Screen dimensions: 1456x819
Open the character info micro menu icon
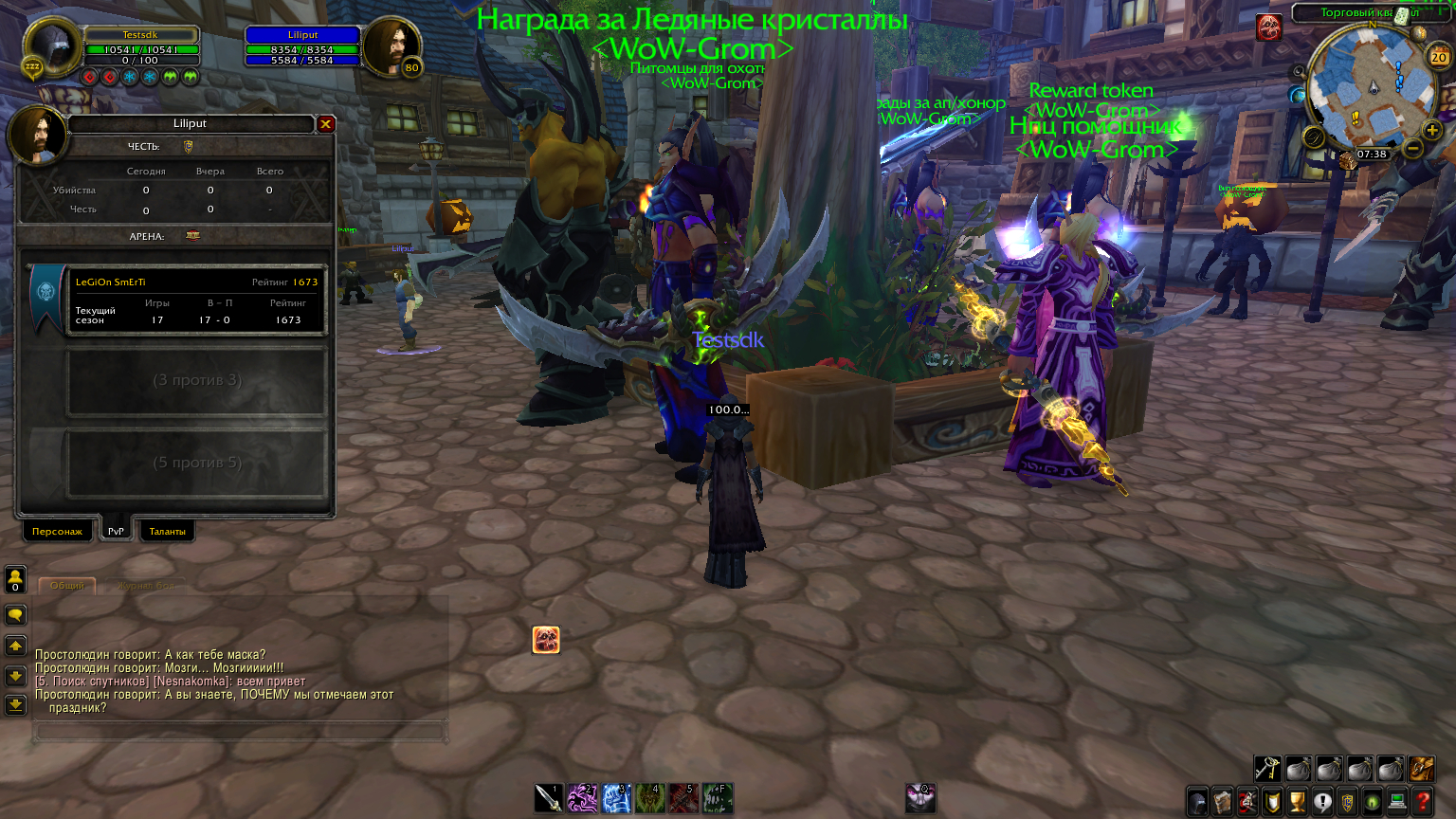1196,801
